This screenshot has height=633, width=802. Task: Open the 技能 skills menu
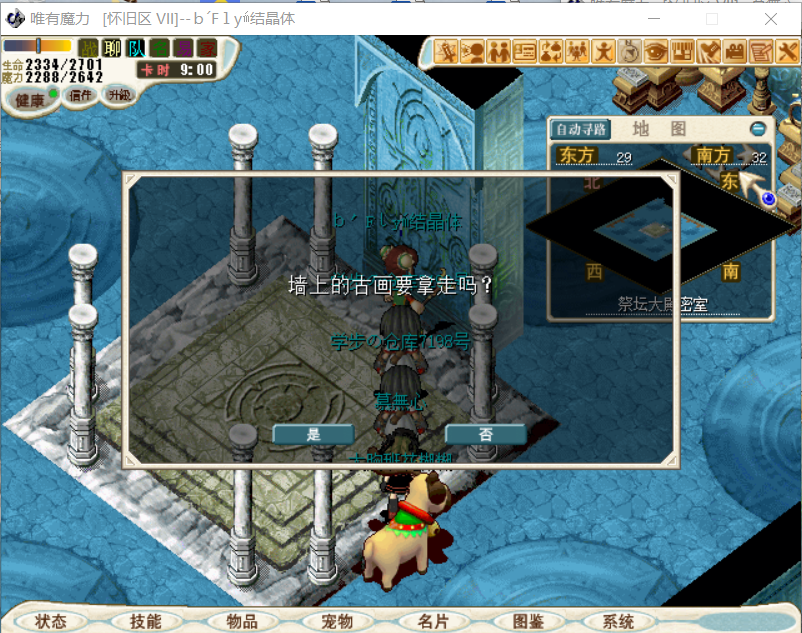(145, 621)
